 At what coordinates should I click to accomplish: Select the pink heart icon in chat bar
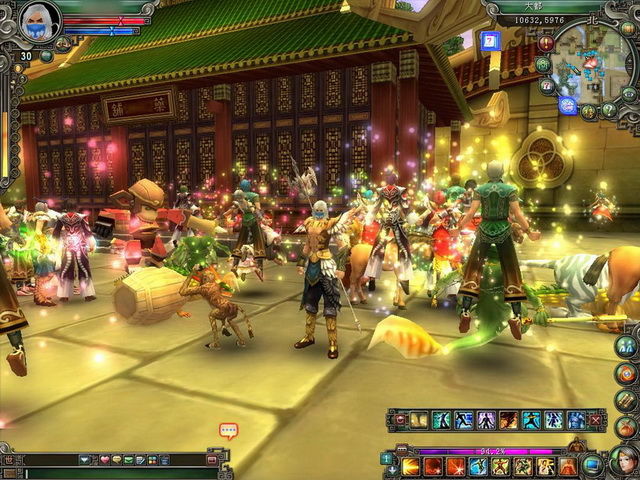click(x=104, y=459)
